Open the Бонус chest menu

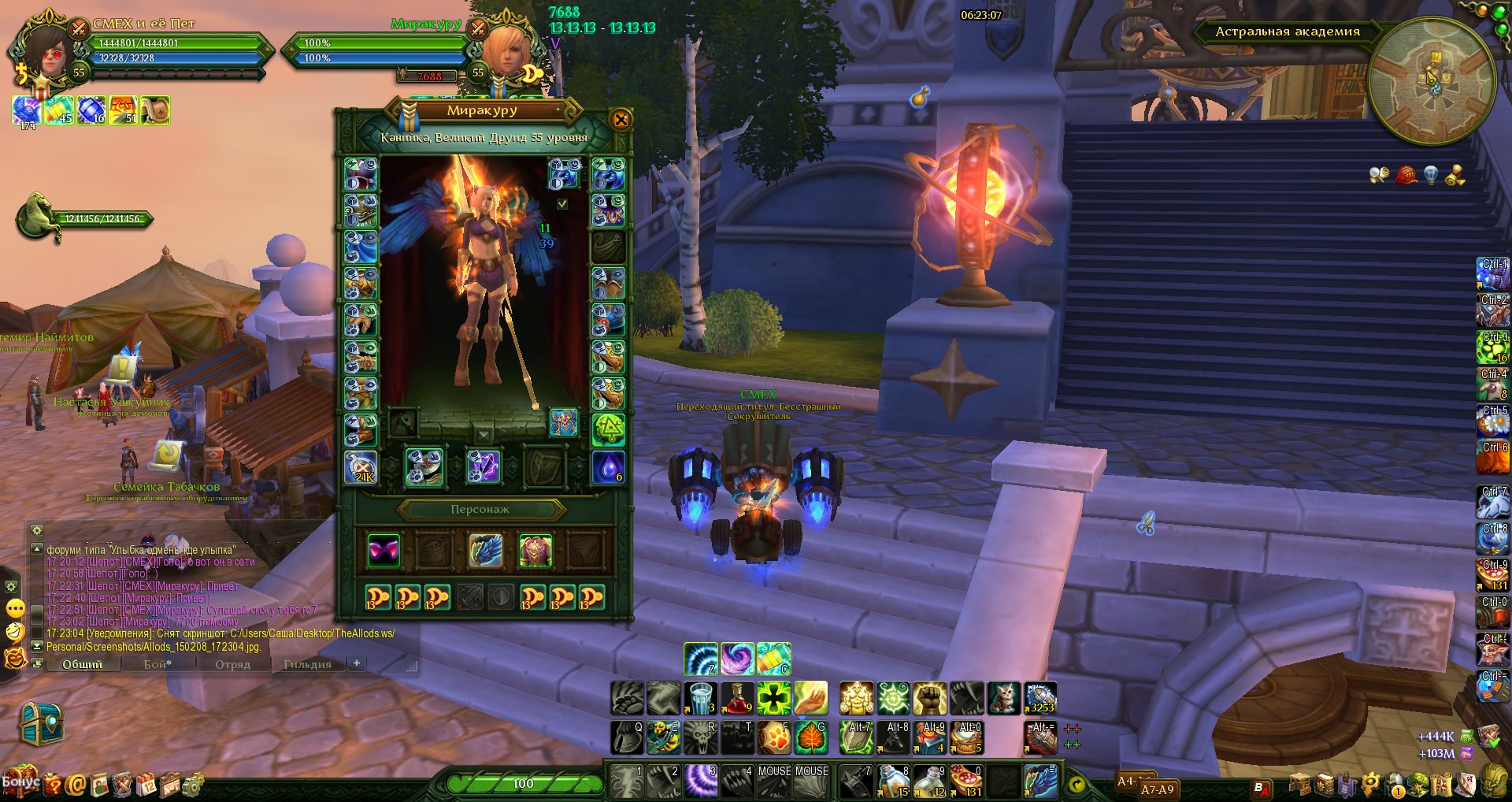(20, 782)
